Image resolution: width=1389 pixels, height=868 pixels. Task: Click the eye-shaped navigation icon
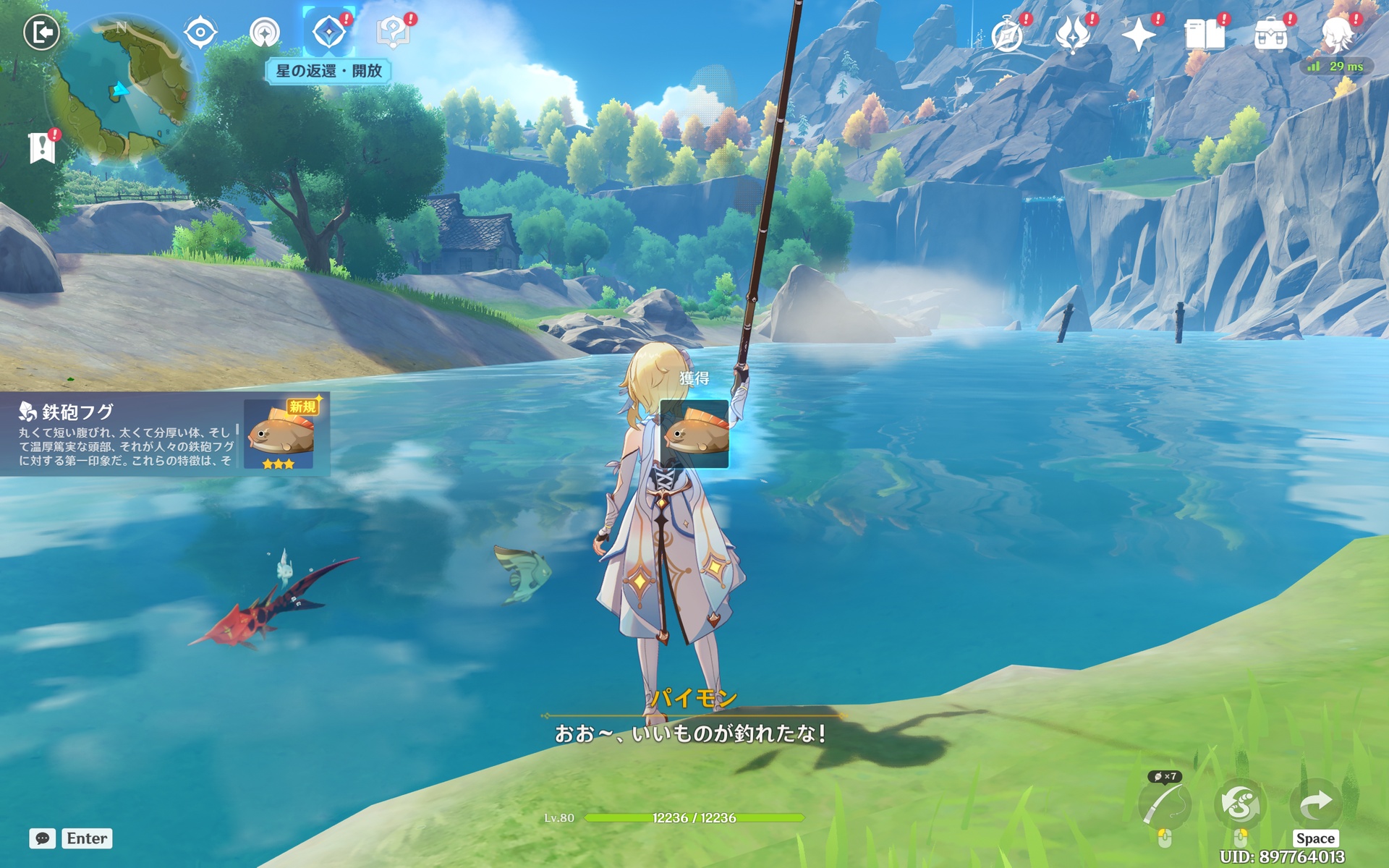pos(200,33)
